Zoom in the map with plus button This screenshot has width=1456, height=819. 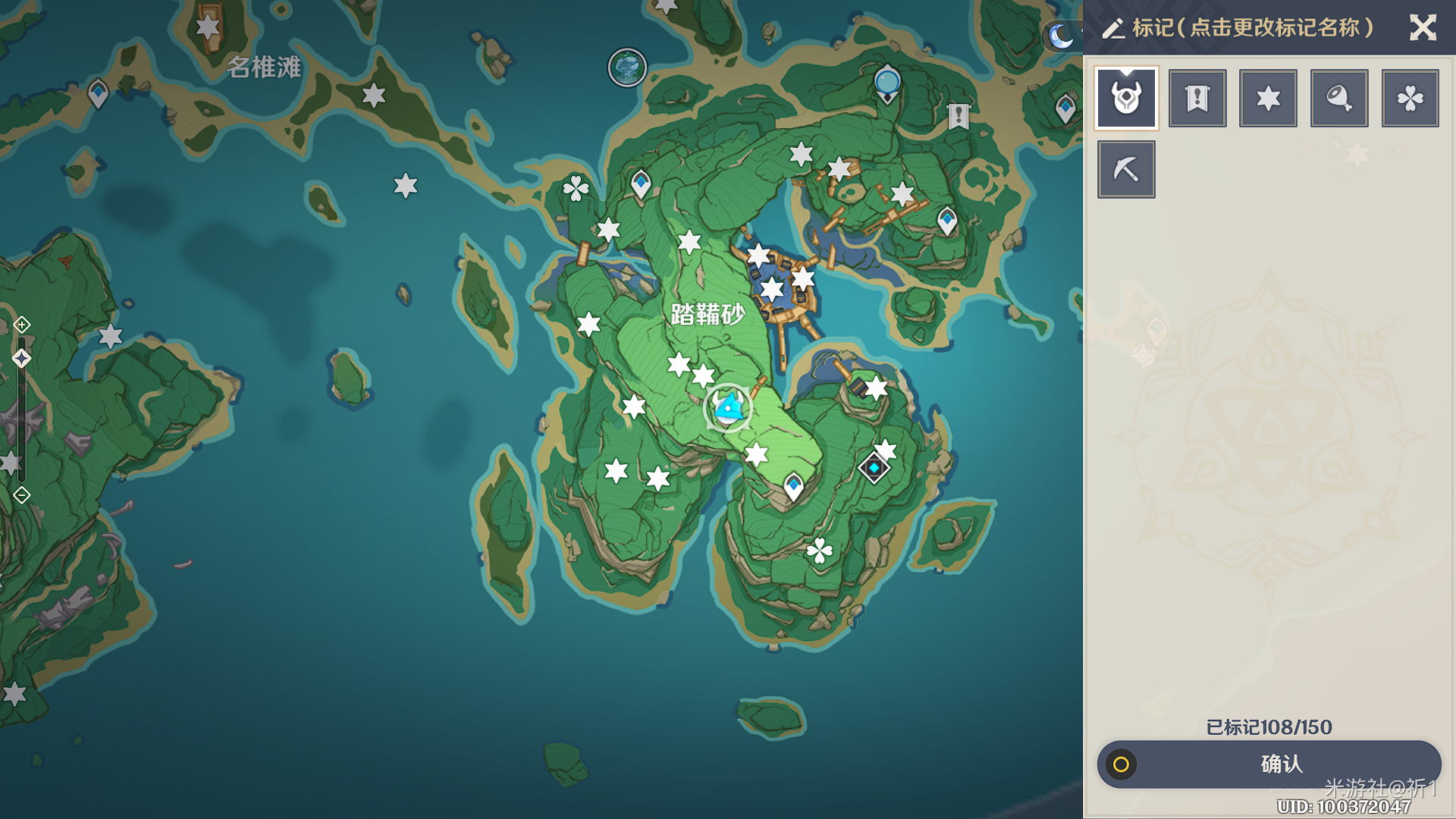click(x=22, y=325)
